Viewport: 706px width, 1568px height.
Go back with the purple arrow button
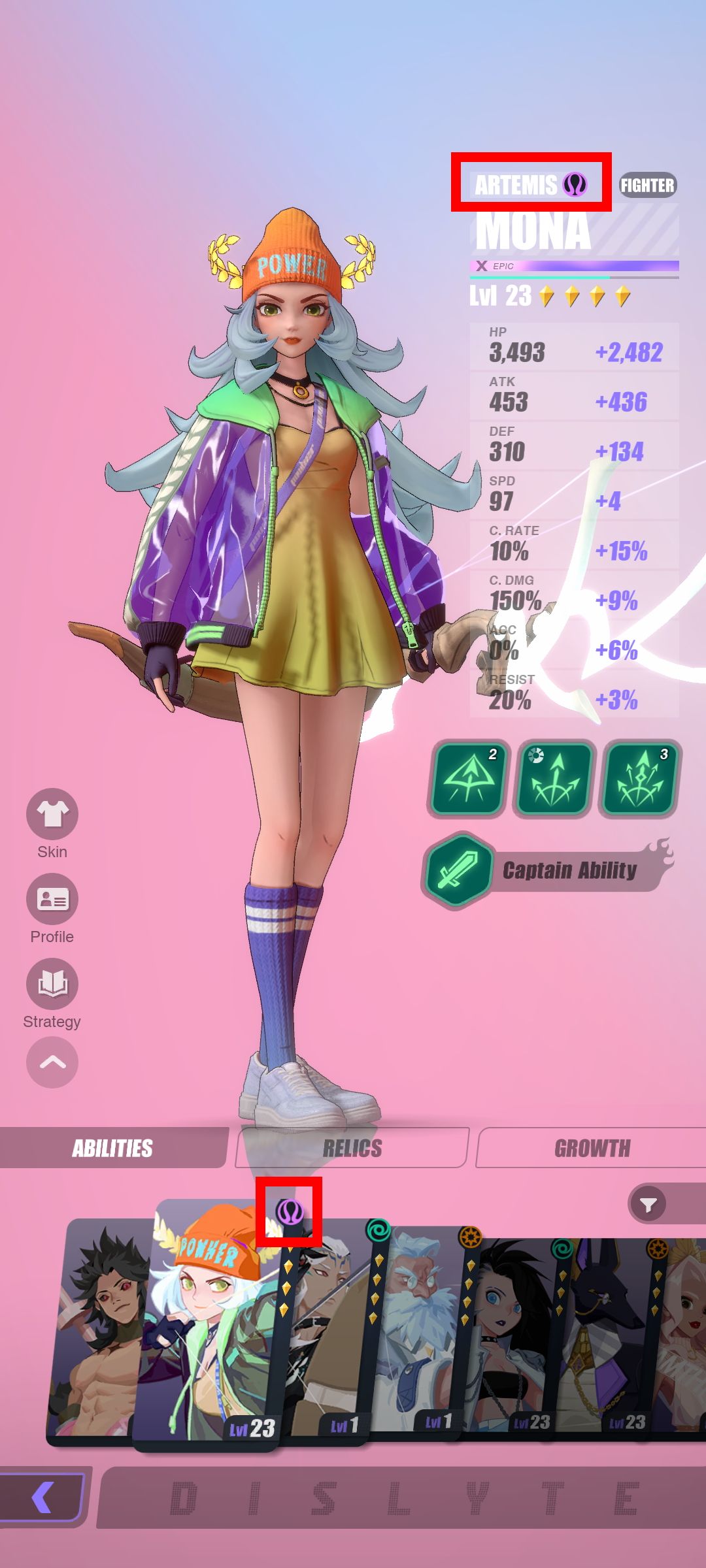pyautogui.click(x=43, y=1497)
